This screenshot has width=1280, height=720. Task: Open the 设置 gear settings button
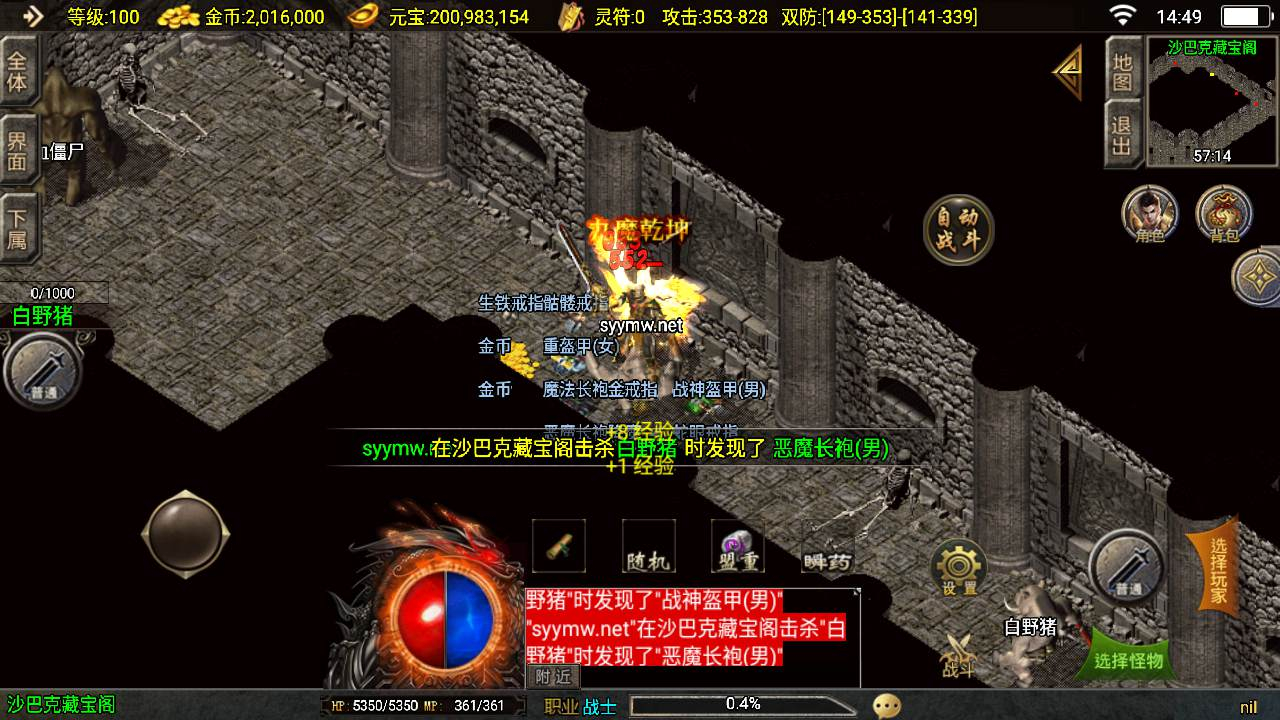pos(959,569)
